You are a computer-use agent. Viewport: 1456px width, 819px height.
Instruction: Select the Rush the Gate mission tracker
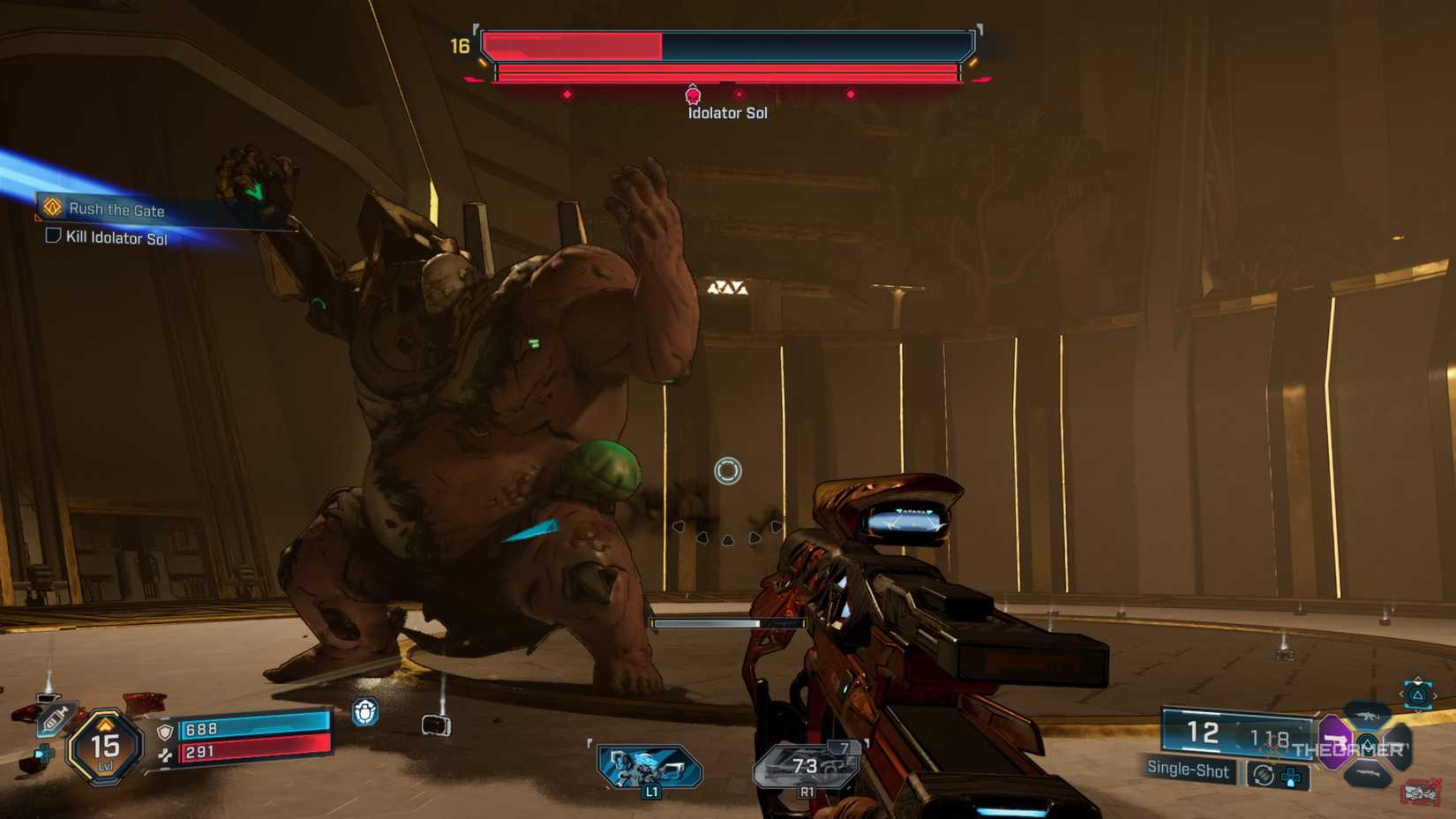116,210
